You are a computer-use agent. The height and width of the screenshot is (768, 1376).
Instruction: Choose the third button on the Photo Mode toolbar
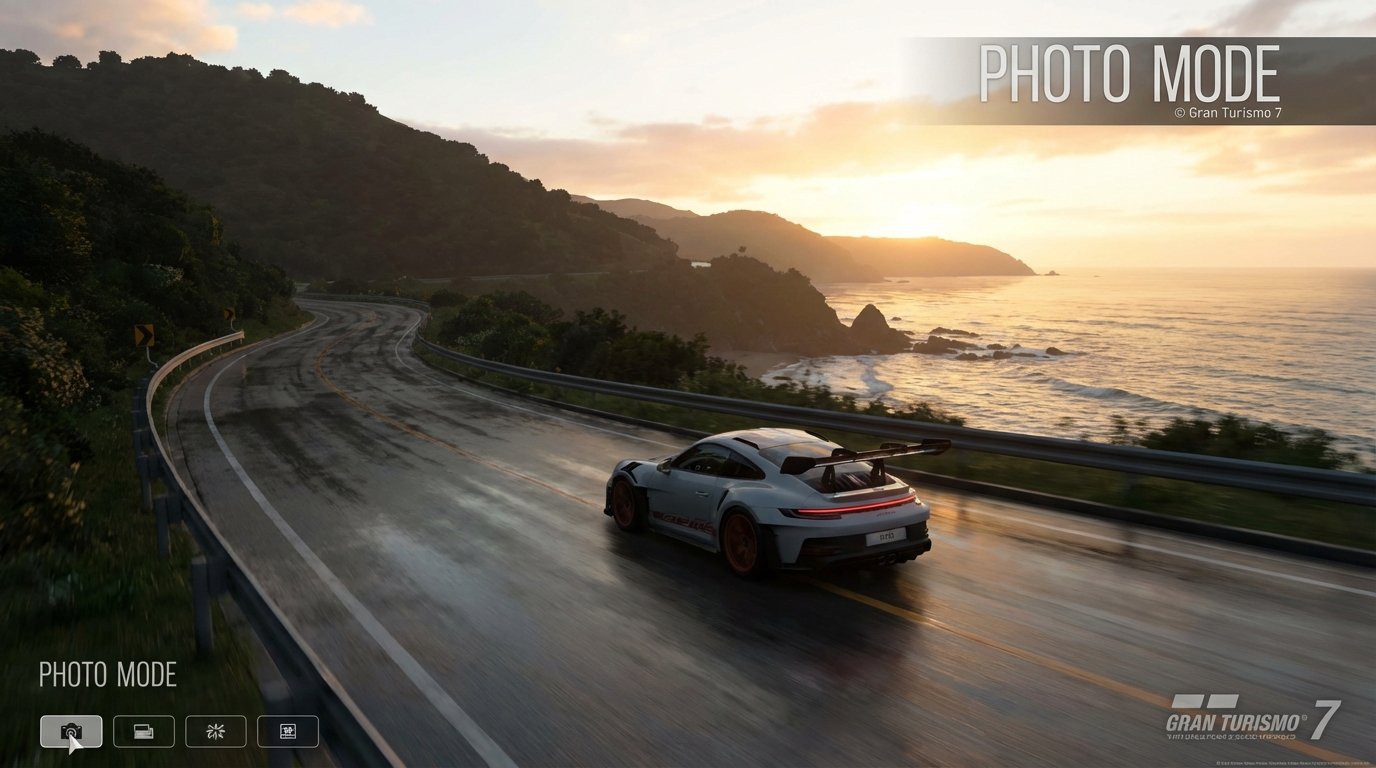pyautogui.click(x=215, y=731)
